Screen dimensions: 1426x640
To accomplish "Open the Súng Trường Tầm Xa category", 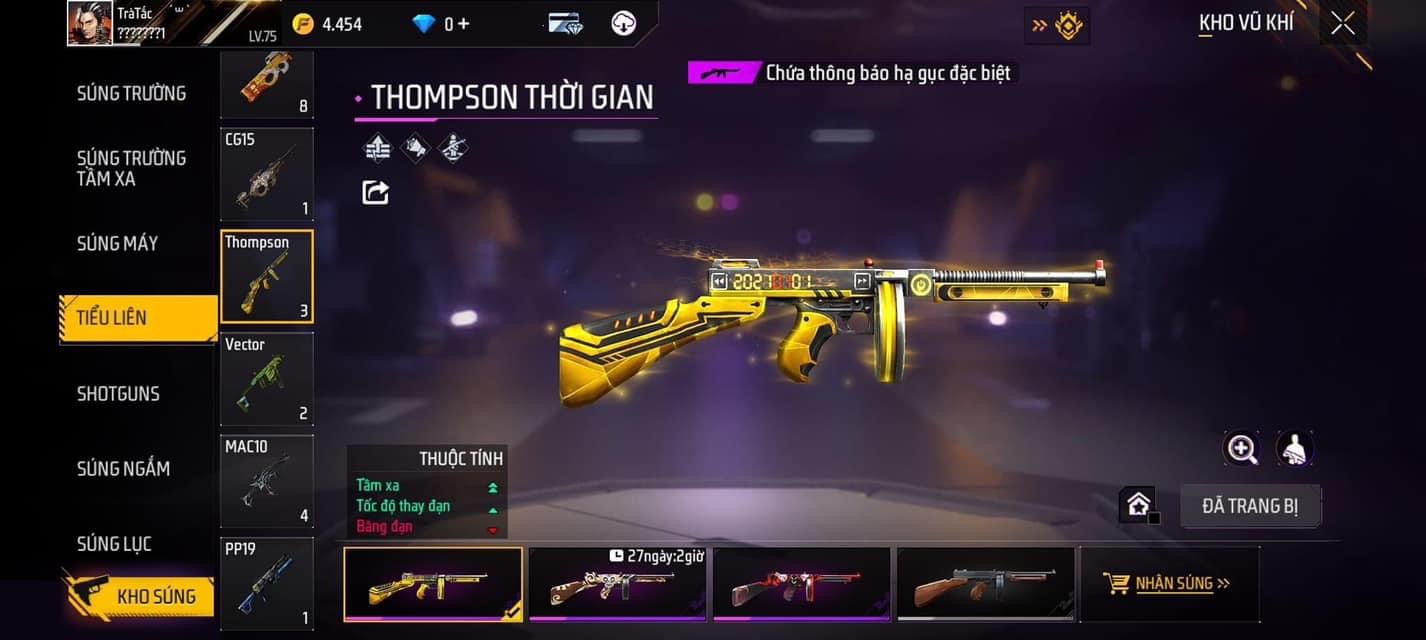I will [131, 168].
